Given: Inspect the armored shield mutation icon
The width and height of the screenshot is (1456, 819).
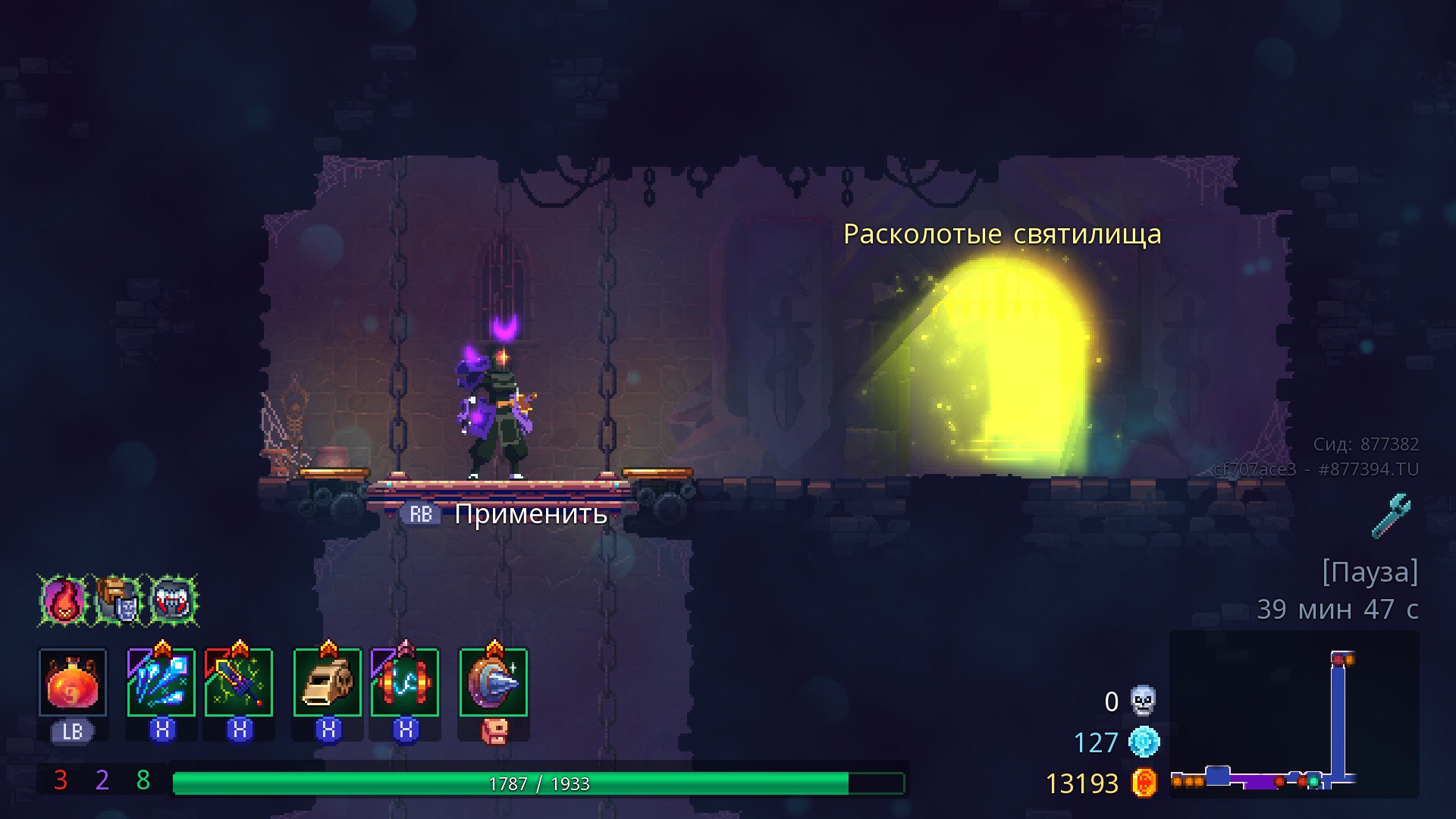Looking at the screenshot, I should [119, 601].
